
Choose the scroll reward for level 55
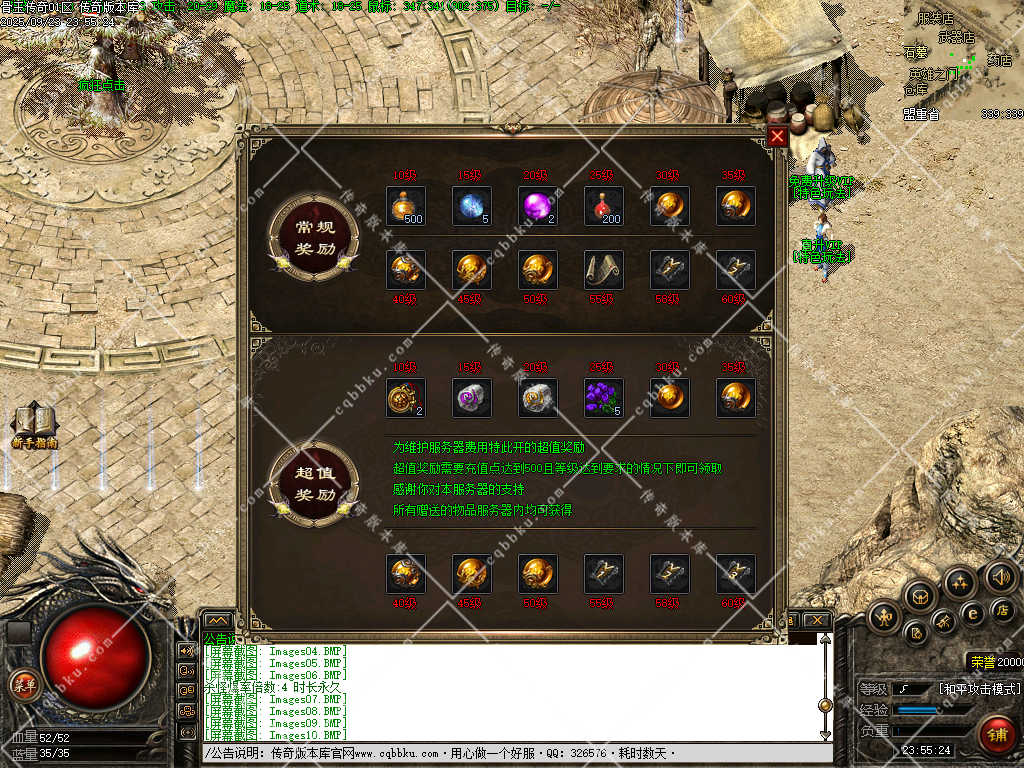[603, 270]
